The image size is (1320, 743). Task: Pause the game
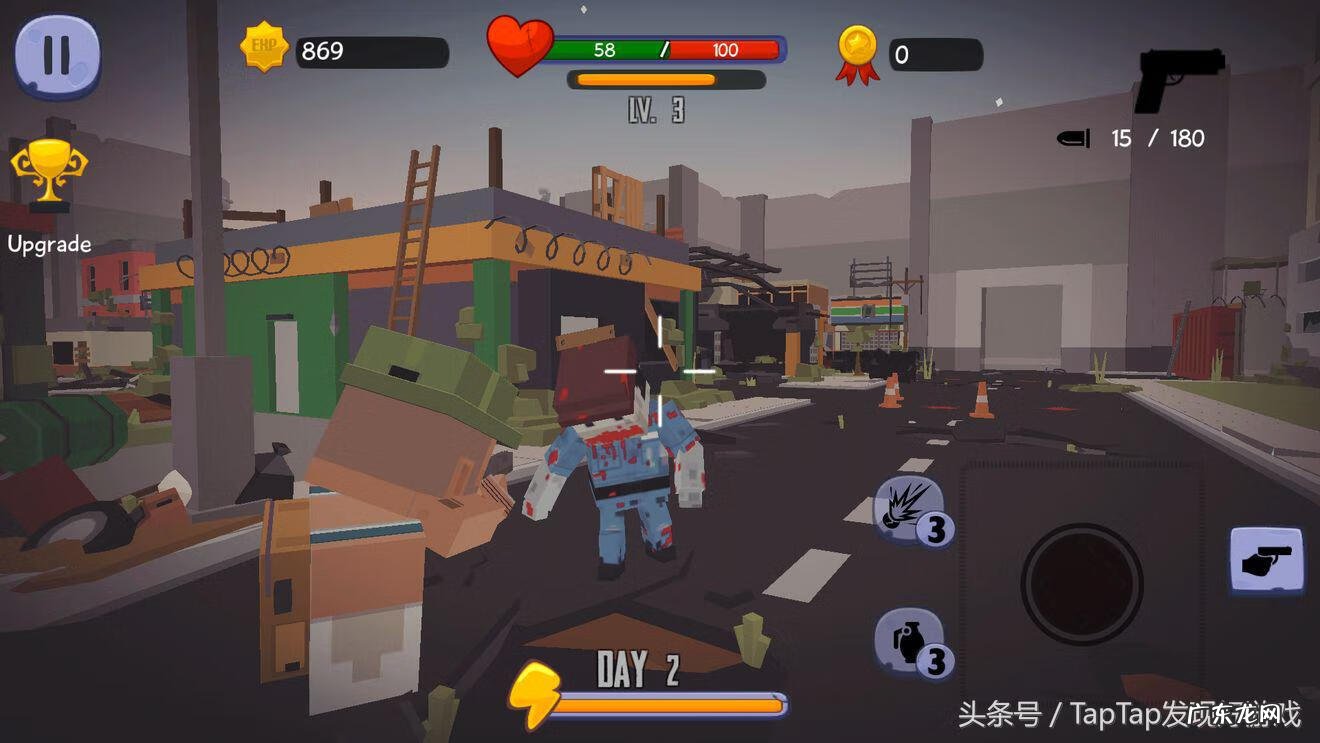(x=57, y=57)
